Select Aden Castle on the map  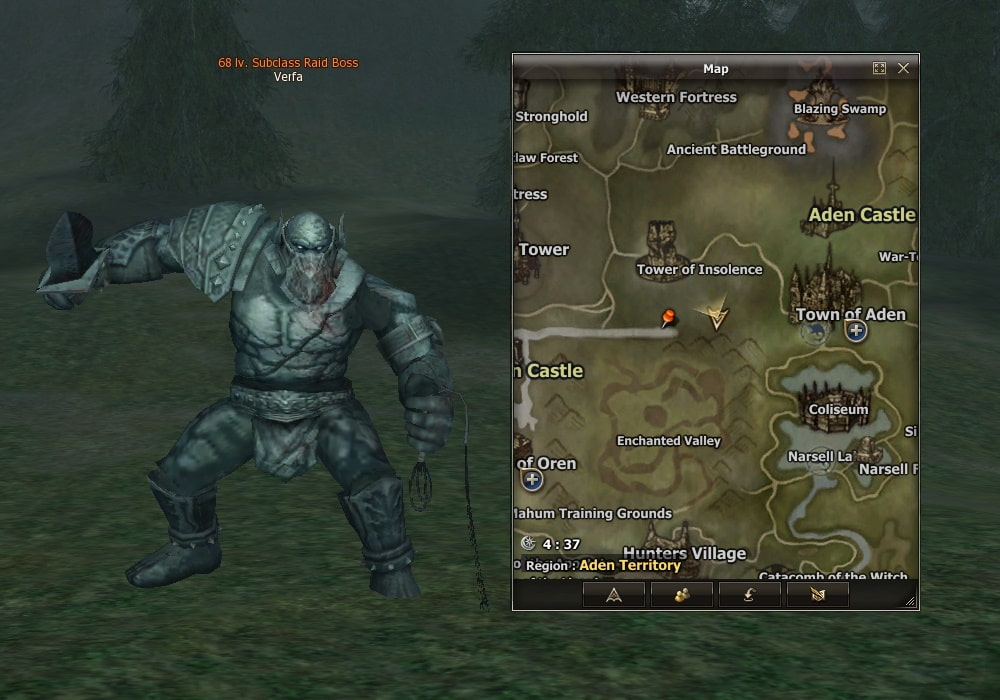[x=860, y=214]
